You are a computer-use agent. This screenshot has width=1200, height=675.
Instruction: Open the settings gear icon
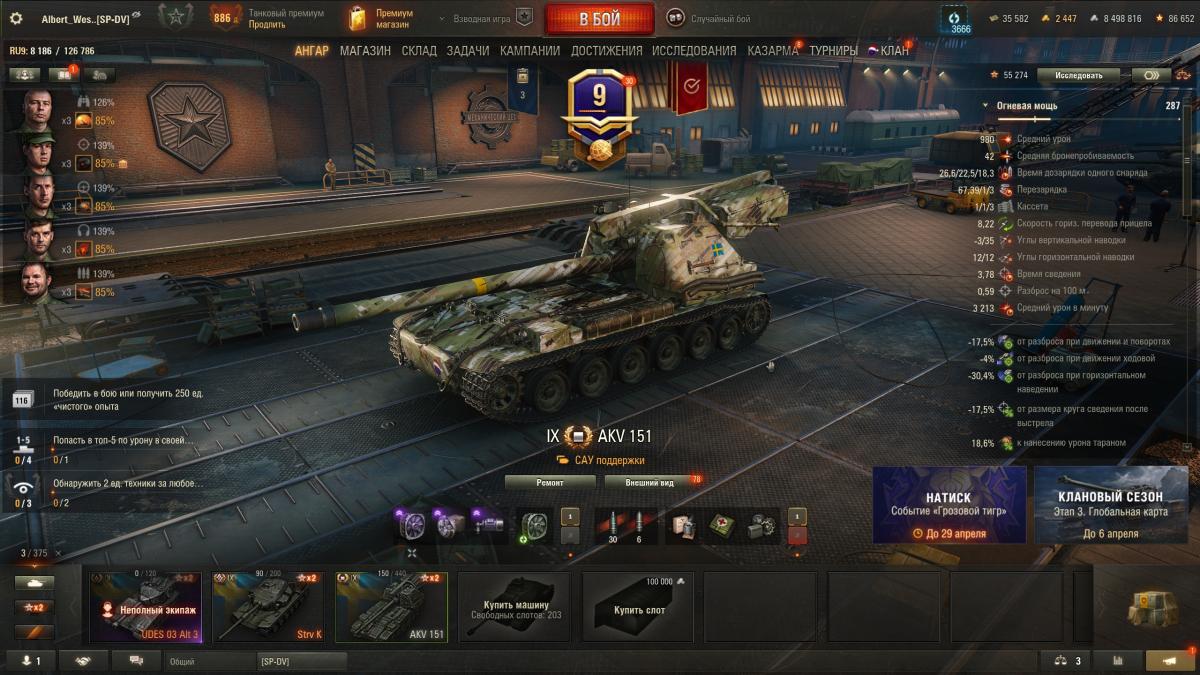tap(16, 18)
